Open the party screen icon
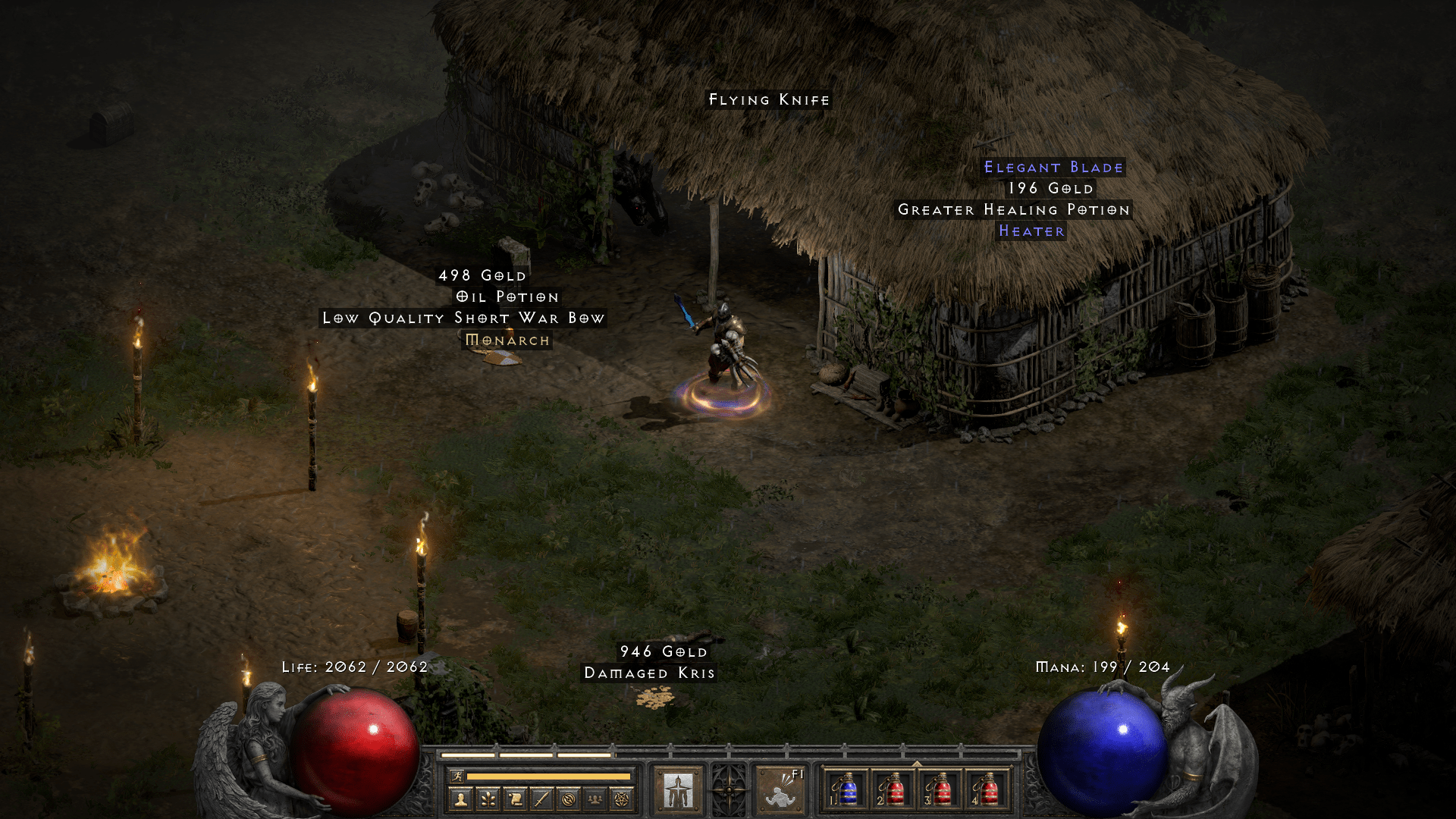Viewport: 1456px width, 819px height. (595, 799)
